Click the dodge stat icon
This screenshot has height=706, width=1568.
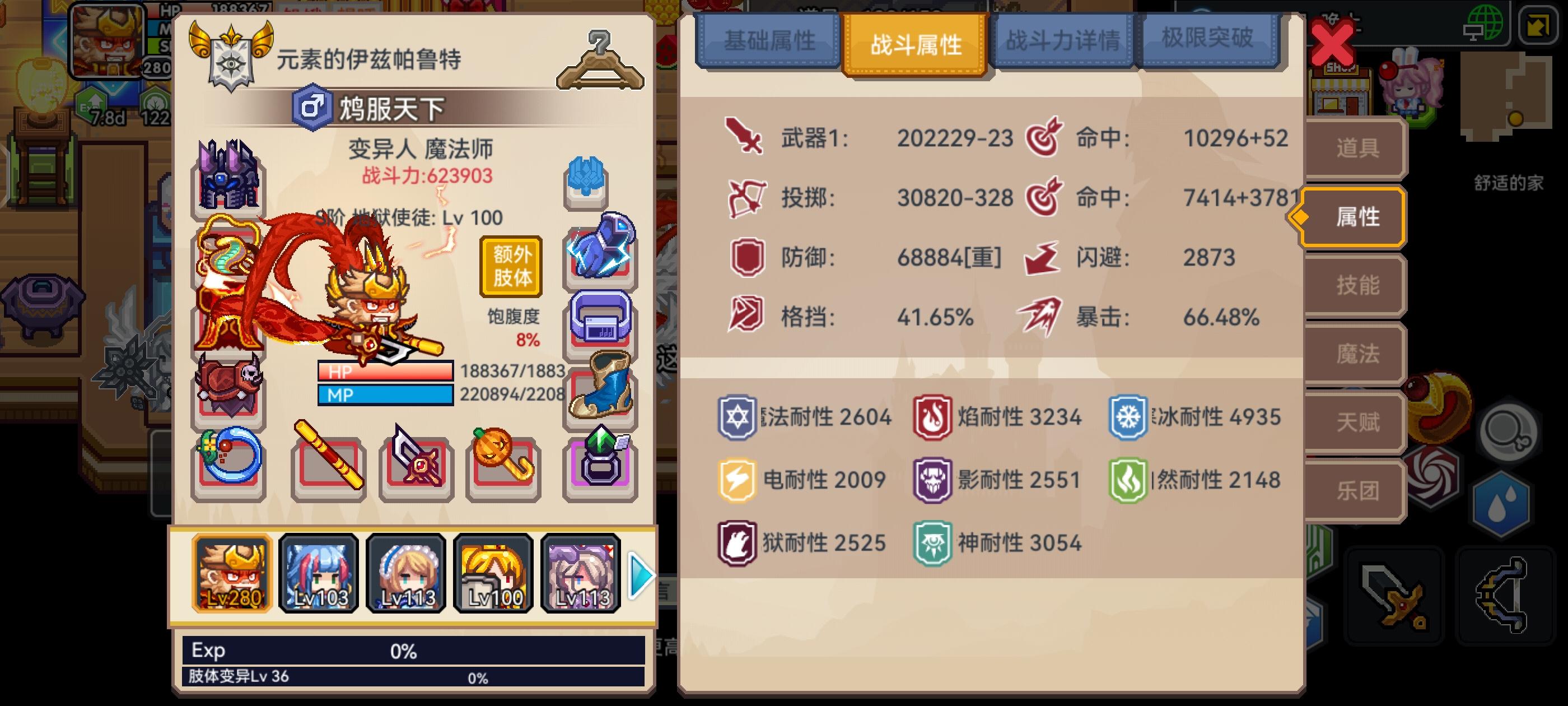1042,258
